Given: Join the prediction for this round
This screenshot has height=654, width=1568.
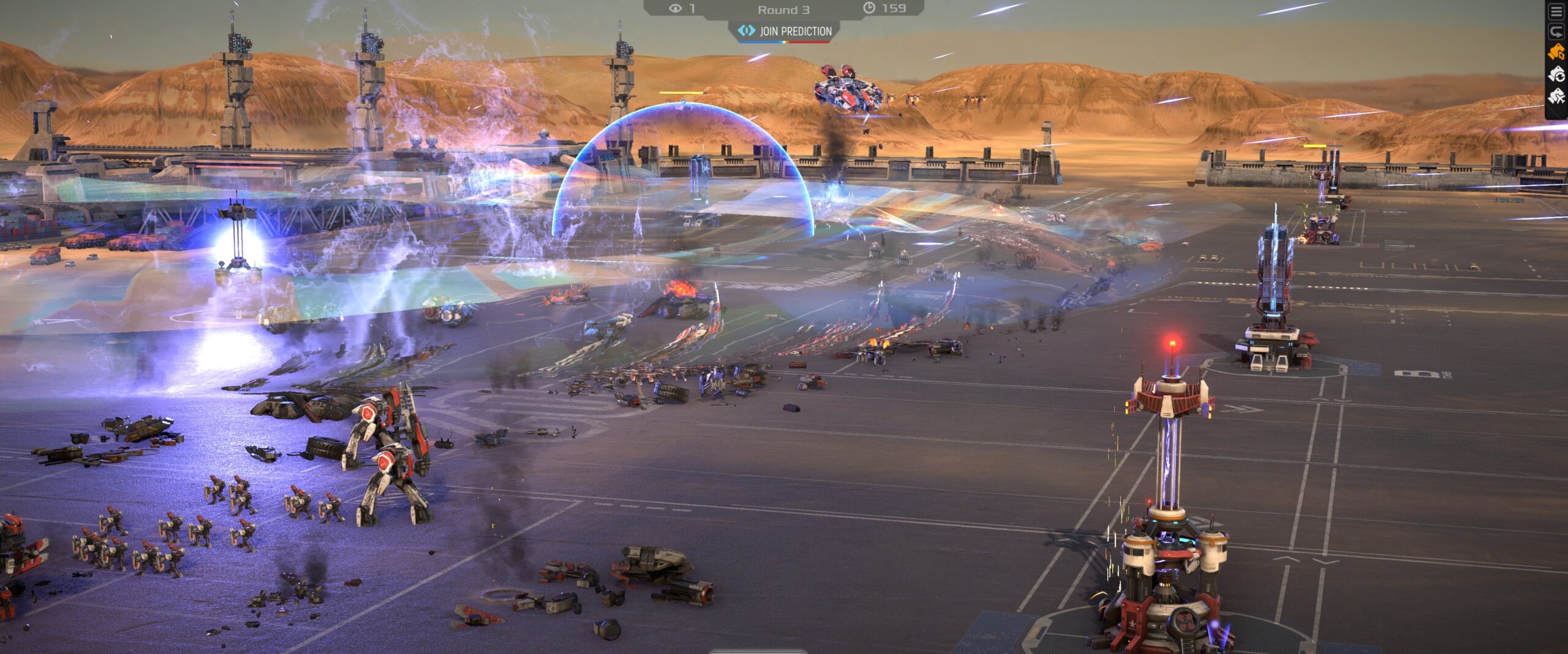Looking at the screenshot, I should coord(785,31).
